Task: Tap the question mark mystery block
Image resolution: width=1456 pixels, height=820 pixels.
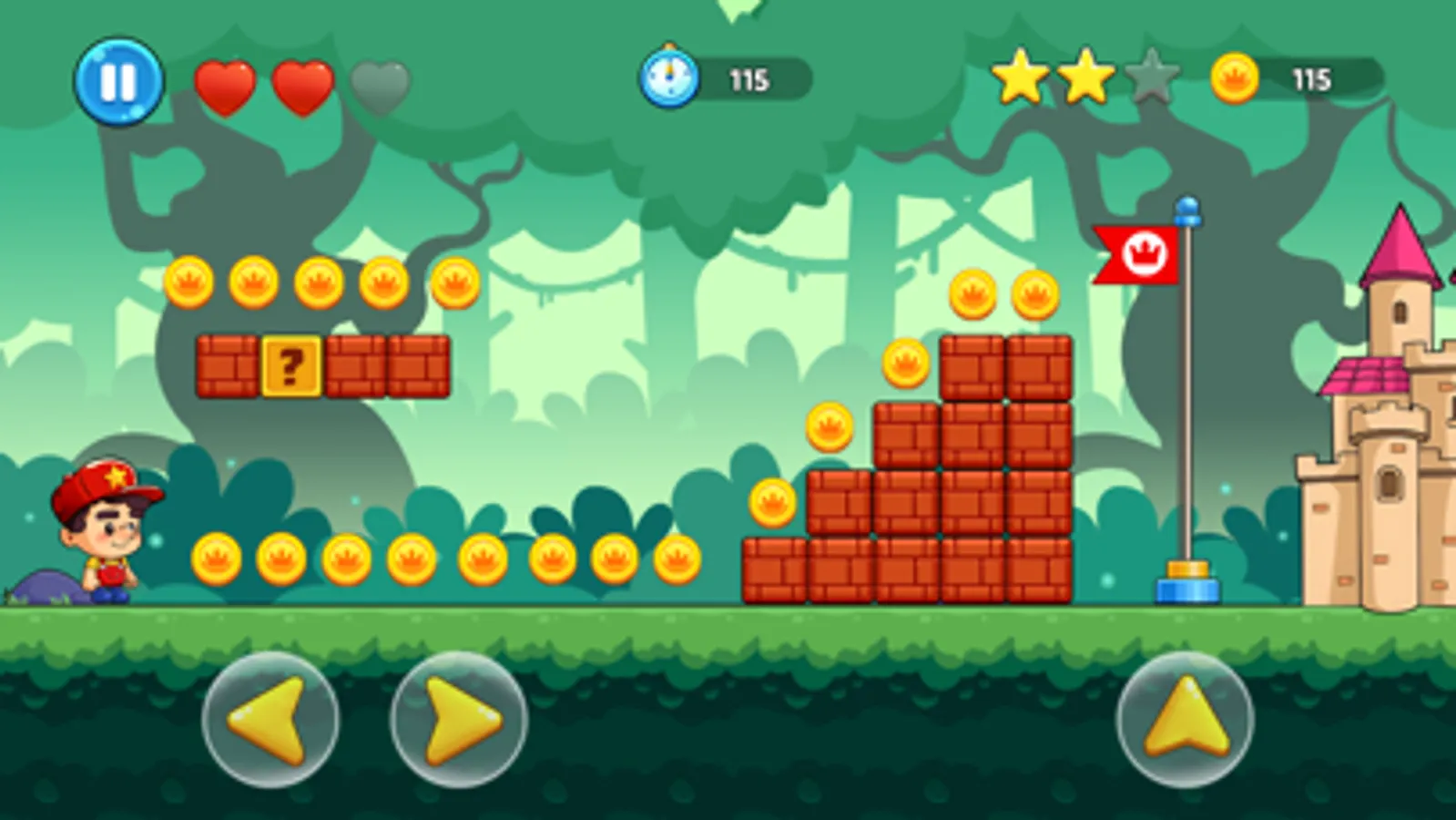Action: click(293, 364)
